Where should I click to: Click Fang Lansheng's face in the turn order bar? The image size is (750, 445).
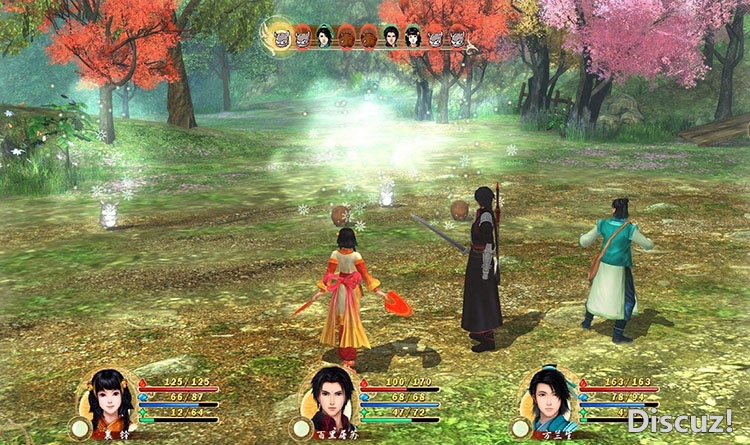[x=324, y=37]
